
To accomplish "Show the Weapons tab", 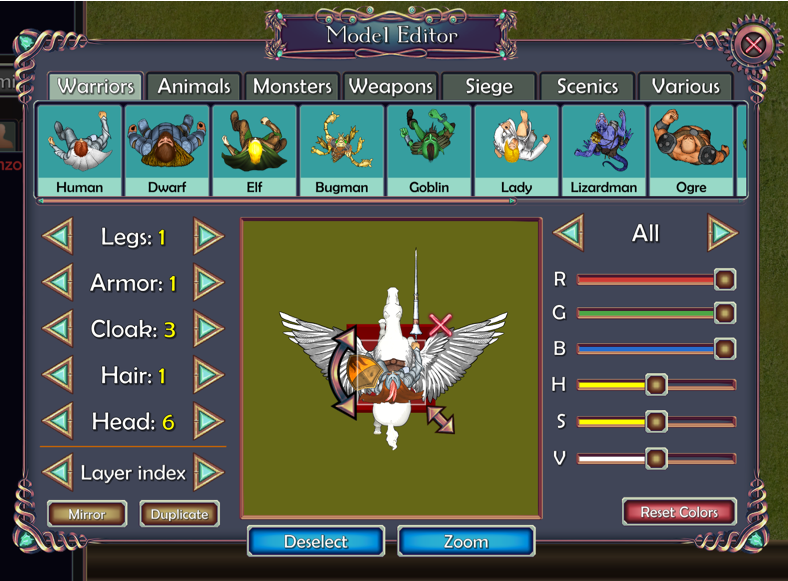I will [390, 87].
